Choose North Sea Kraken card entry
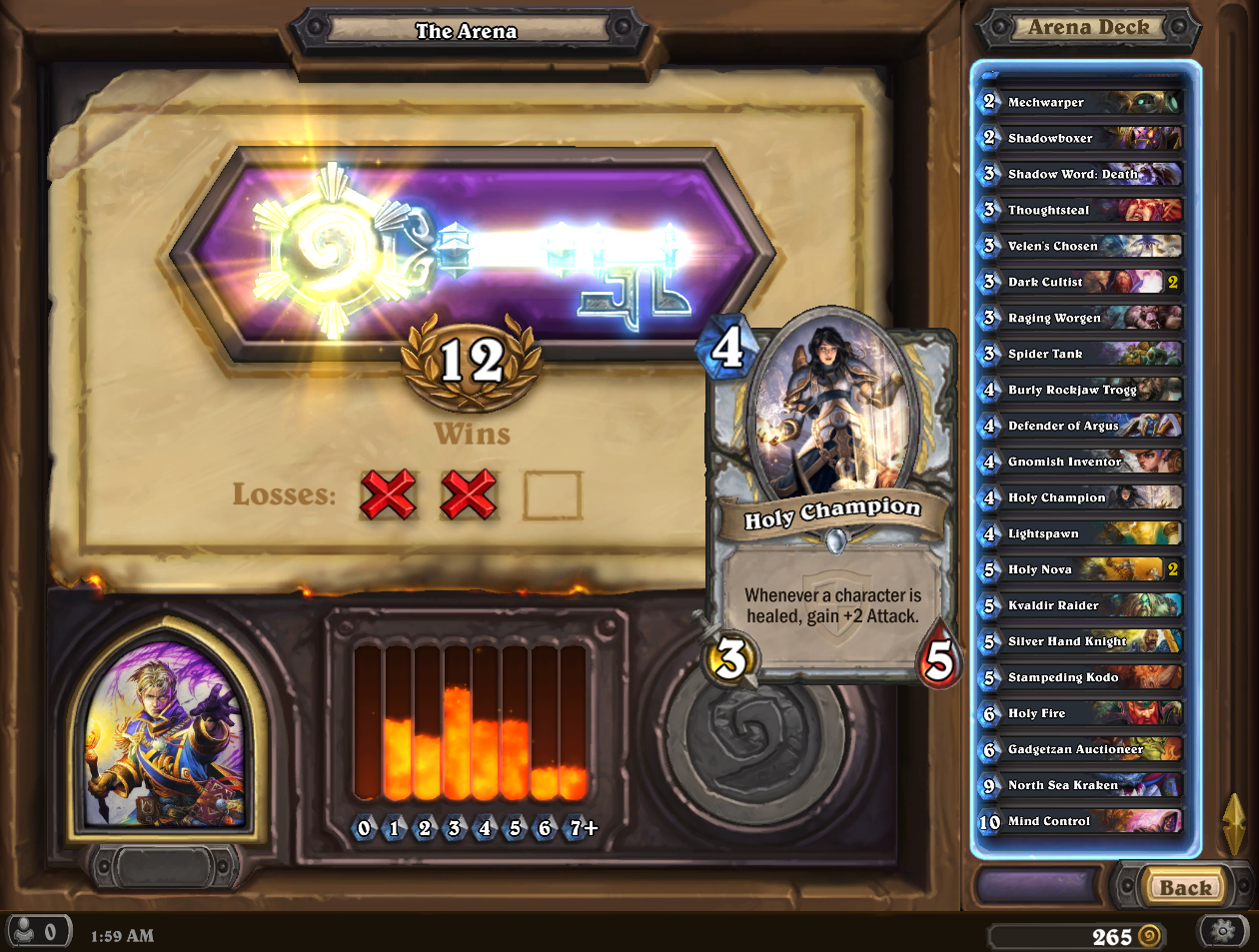 click(x=1081, y=785)
